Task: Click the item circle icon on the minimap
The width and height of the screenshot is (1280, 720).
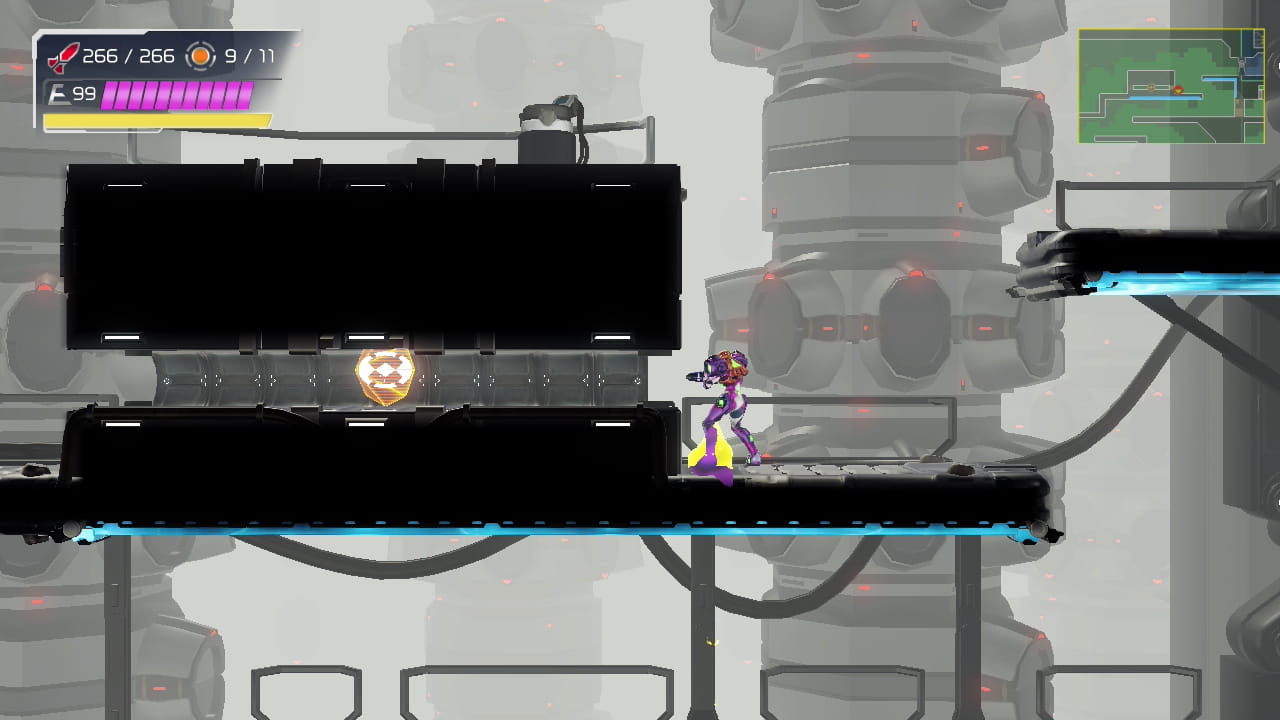Action: [1151, 88]
